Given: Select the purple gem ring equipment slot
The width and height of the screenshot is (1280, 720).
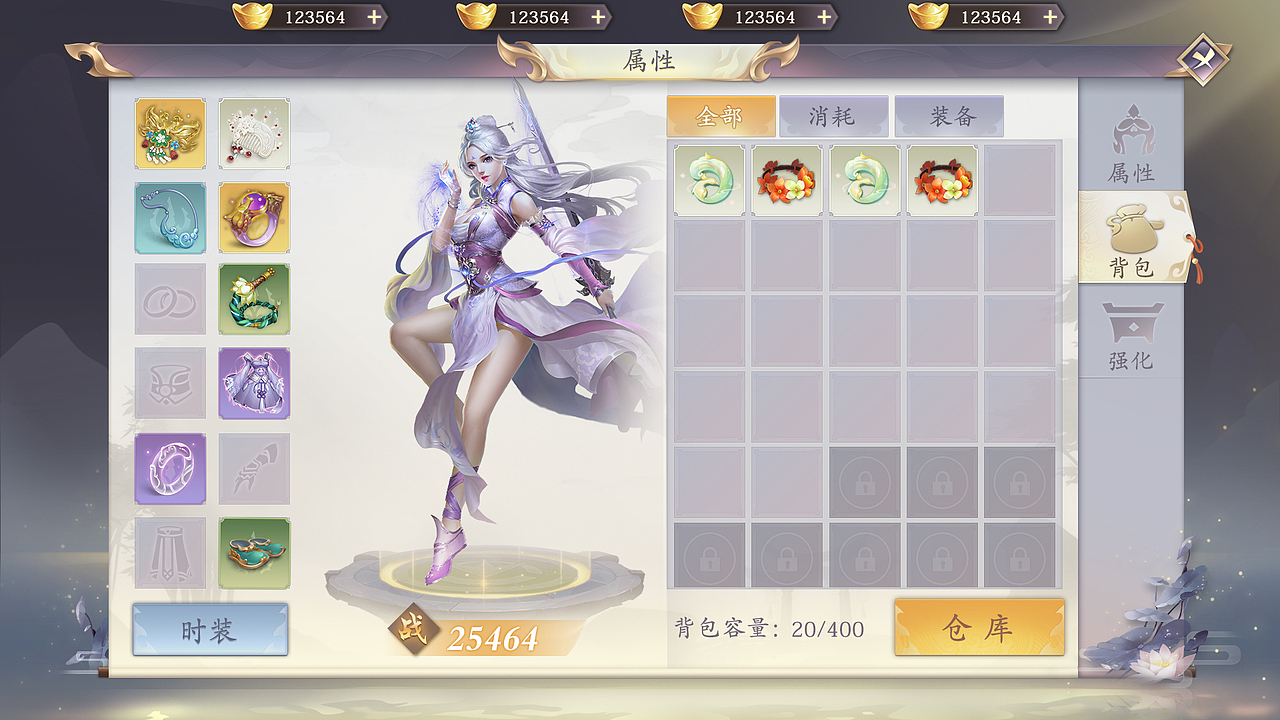Looking at the screenshot, I should point(254,215).
